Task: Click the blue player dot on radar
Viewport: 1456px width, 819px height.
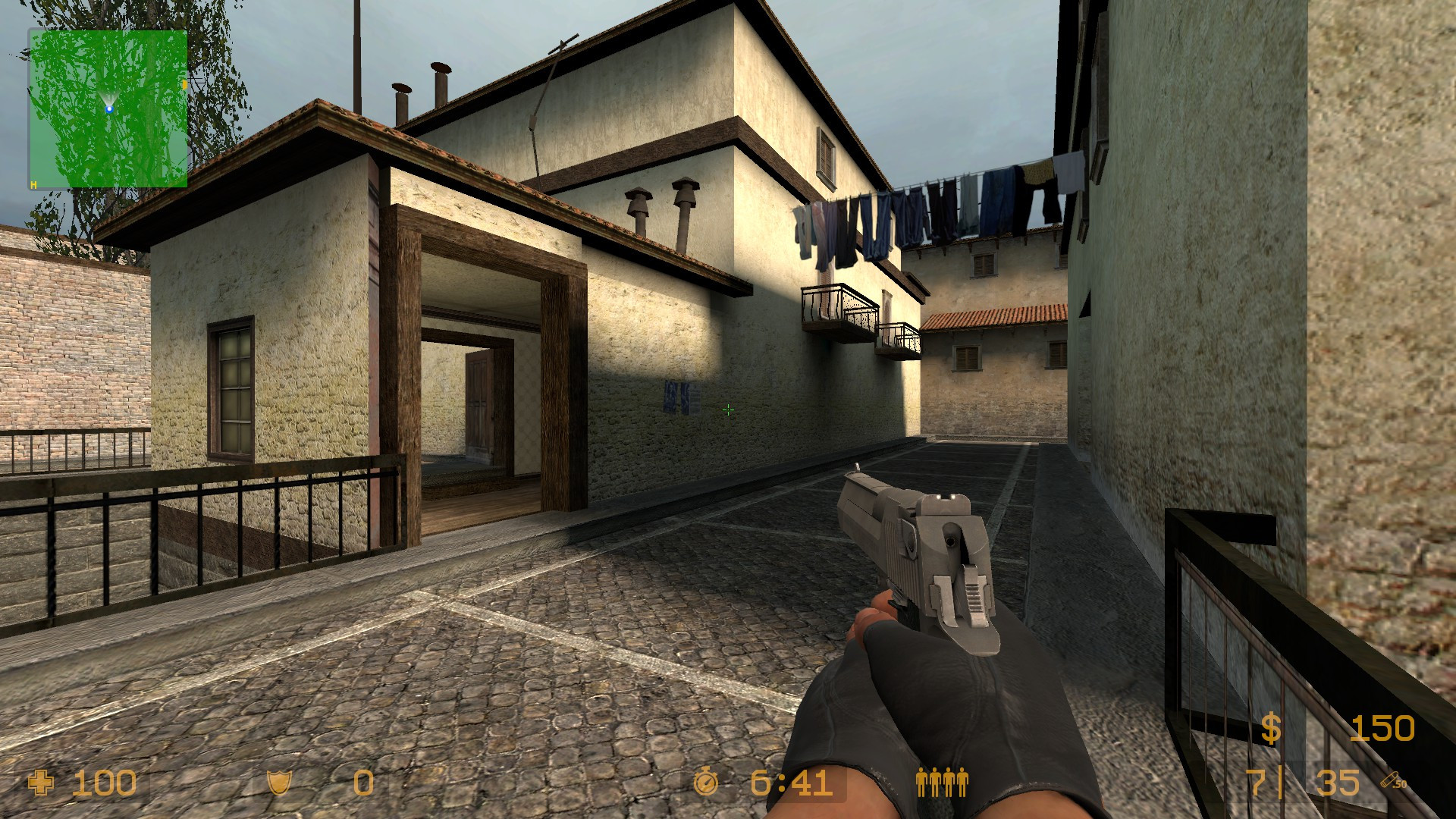Action: click(111, 108)
